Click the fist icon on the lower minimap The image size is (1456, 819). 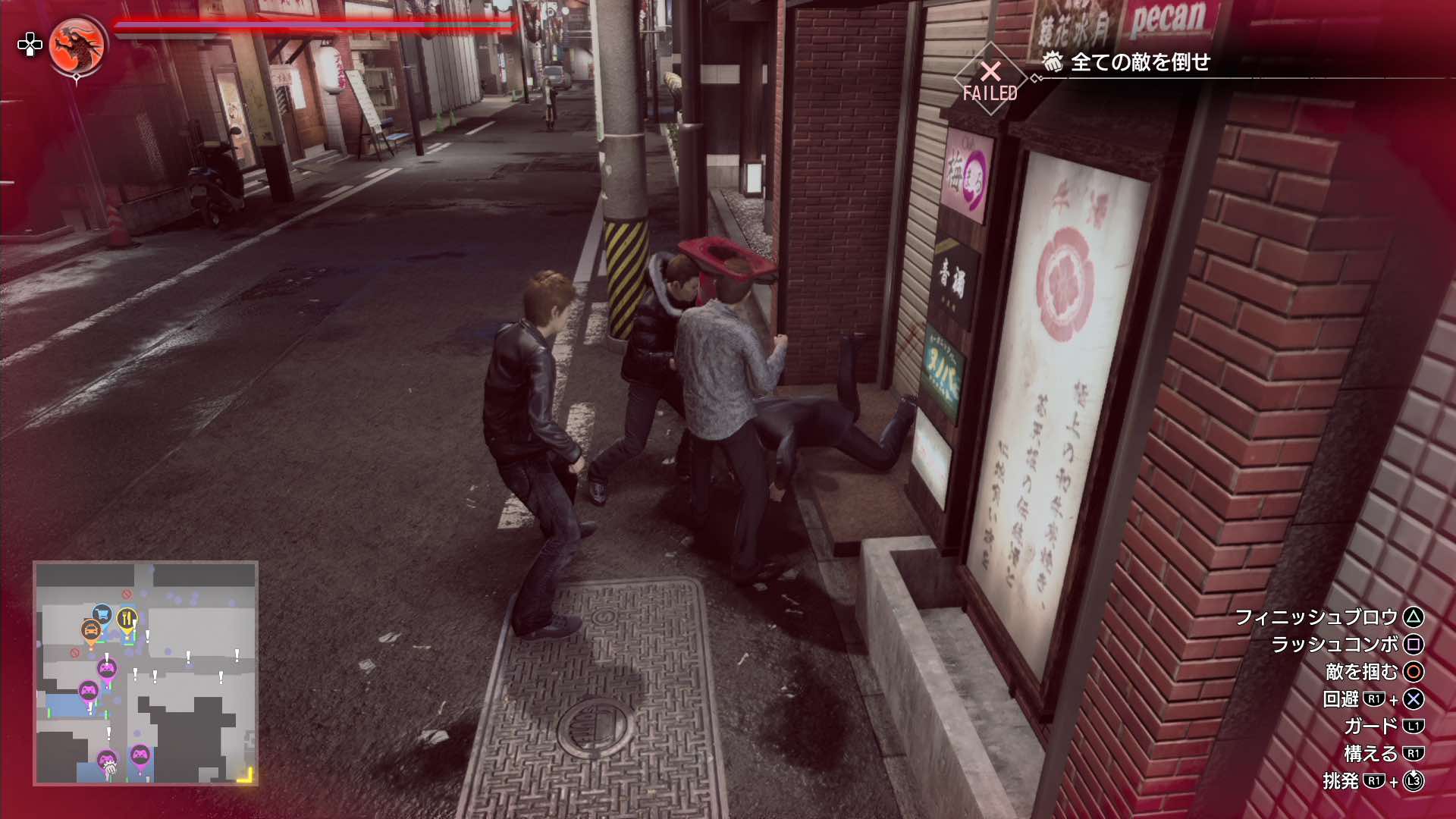[110, 768]
